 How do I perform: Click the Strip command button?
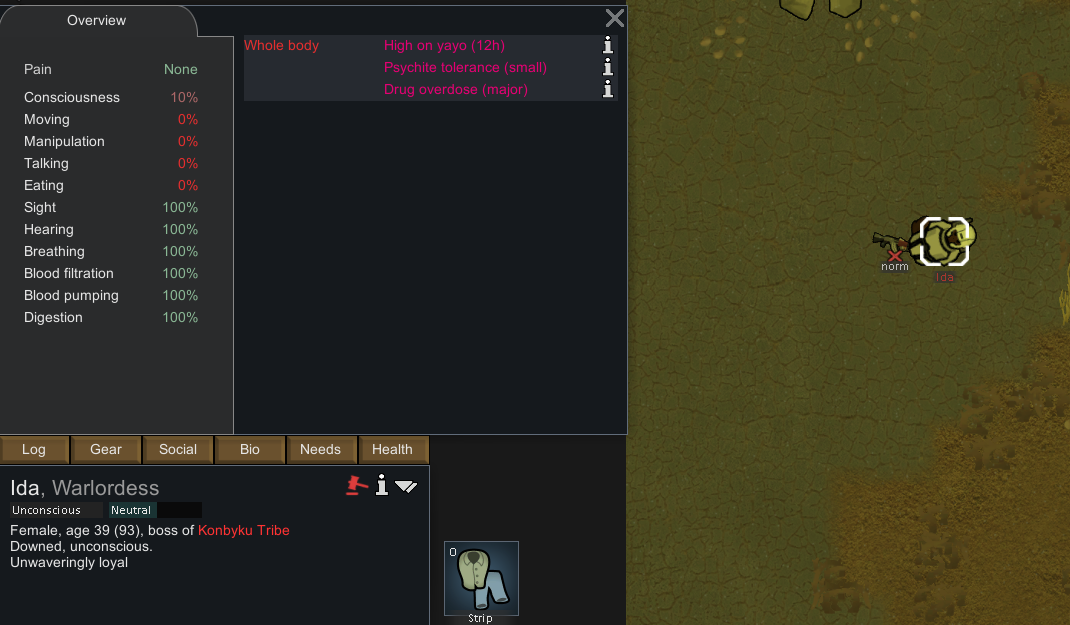[x=481, y=579]
